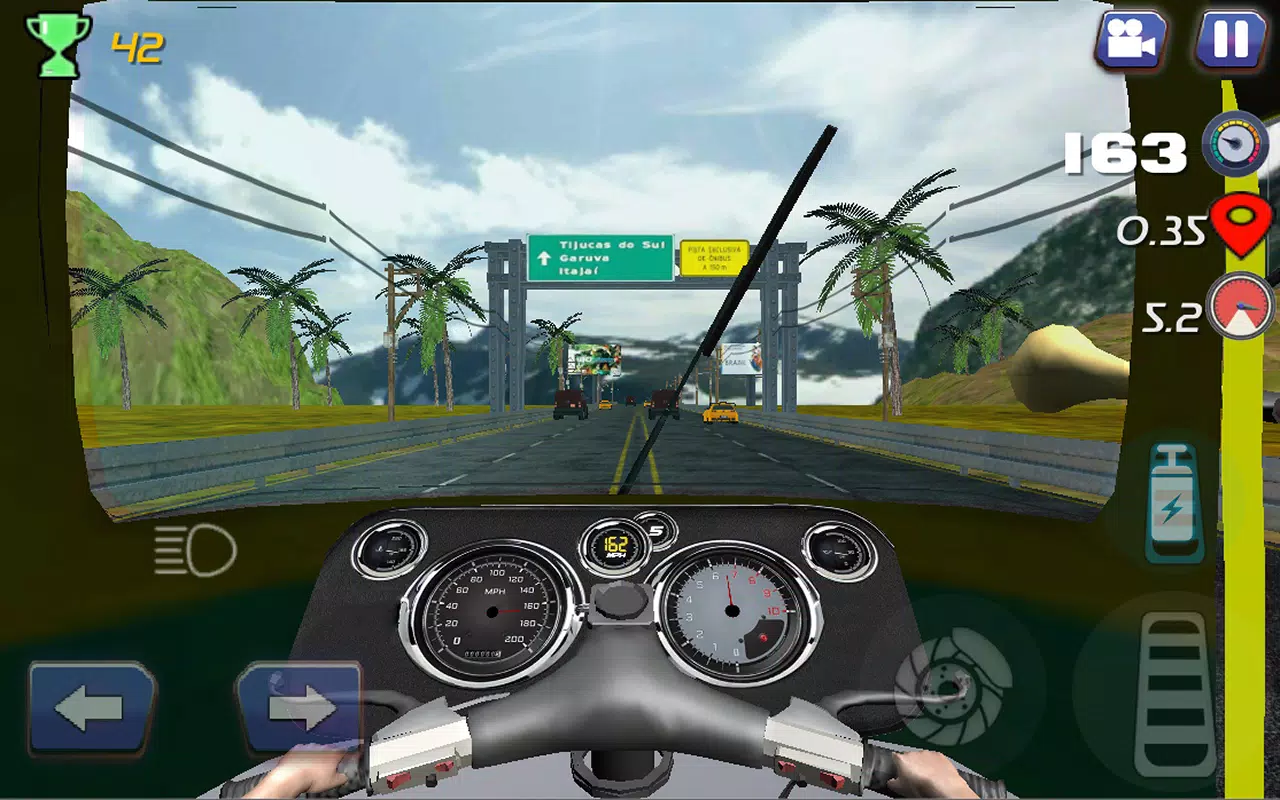Click the yellow Pista Exclusiva road sign

(x=716, y=256)
